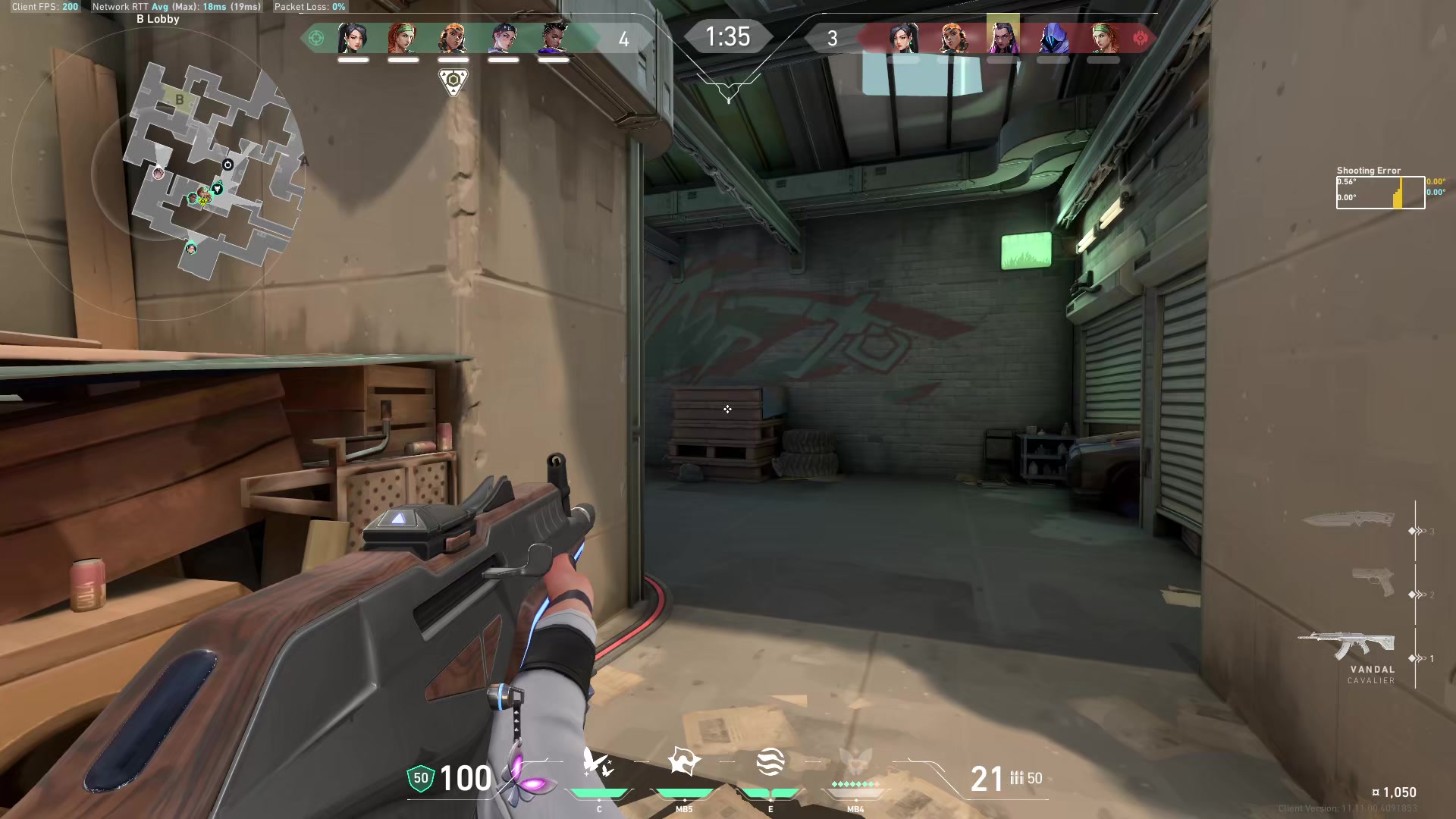Click the highlighted enemy agent portrait
Image resolution: width=1456 pixels, height=819 pixels.
tap(1002, 38)
